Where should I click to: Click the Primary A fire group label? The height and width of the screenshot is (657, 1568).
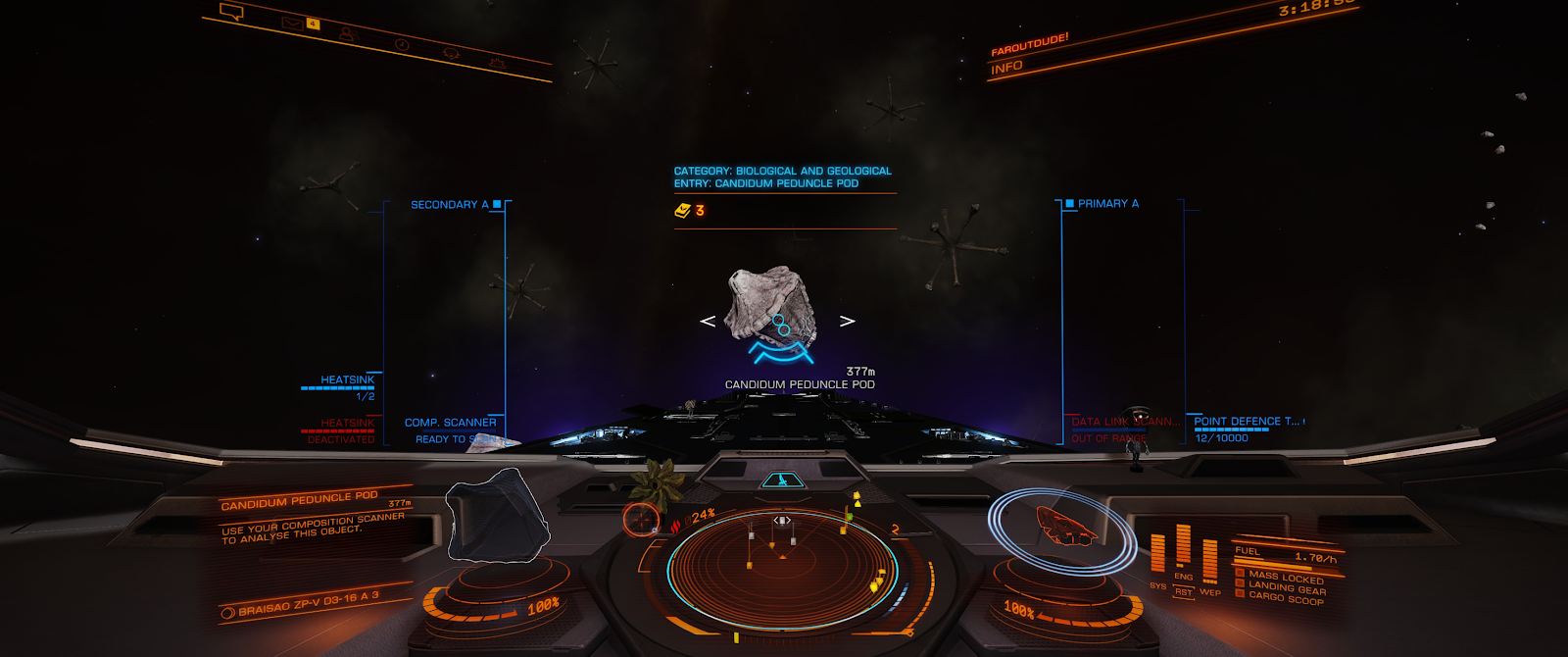[x=1107, y=204]
